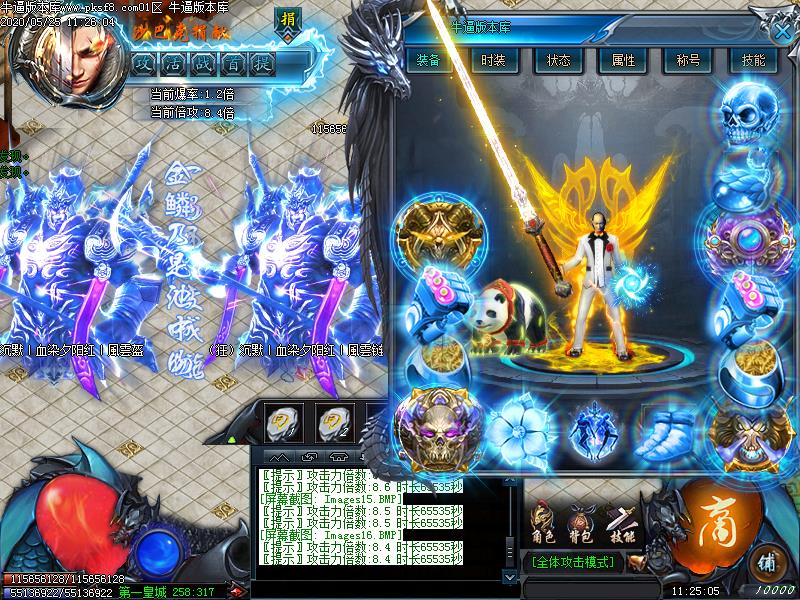Switch to the 称号 title tab
This screenshot has height=600, width=800.
[688, 60]
